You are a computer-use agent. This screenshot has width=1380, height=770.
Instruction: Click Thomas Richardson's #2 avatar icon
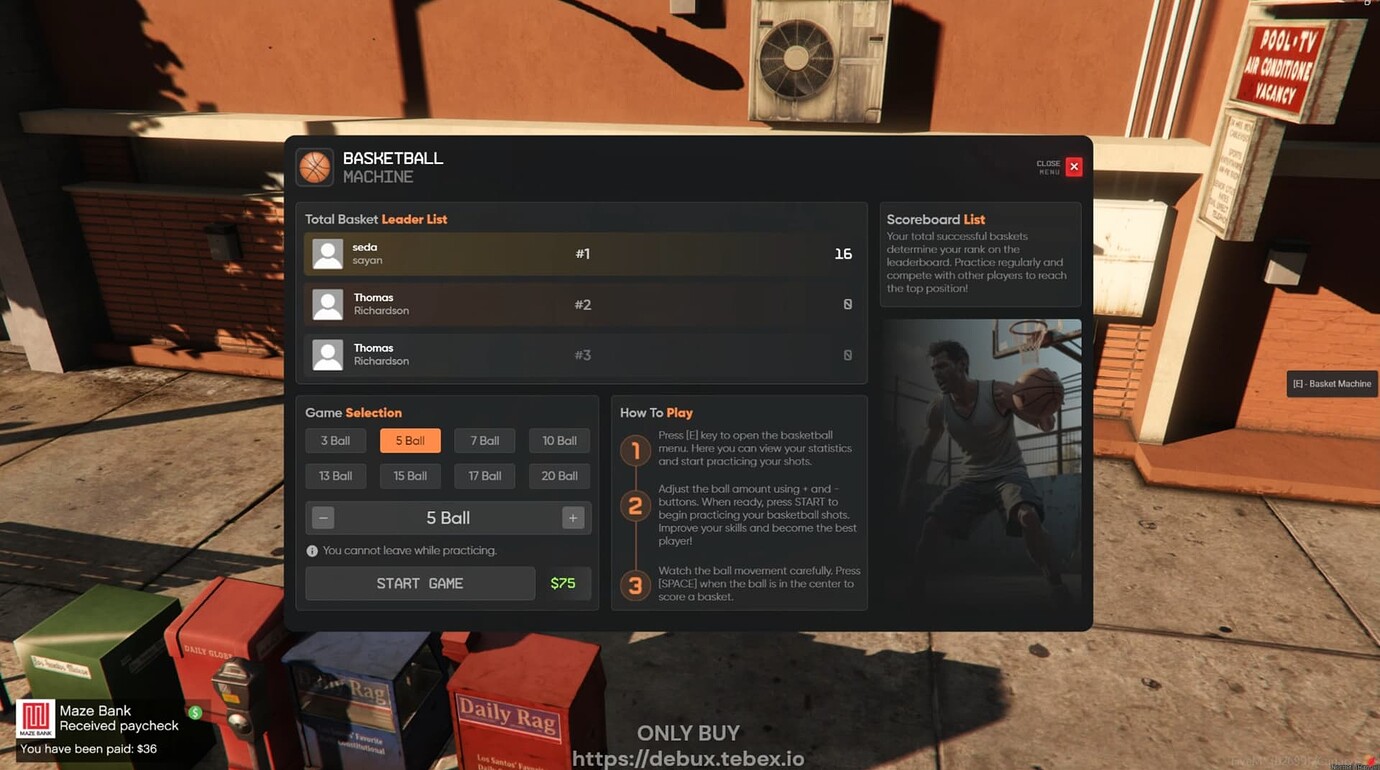tap(327, 304)
